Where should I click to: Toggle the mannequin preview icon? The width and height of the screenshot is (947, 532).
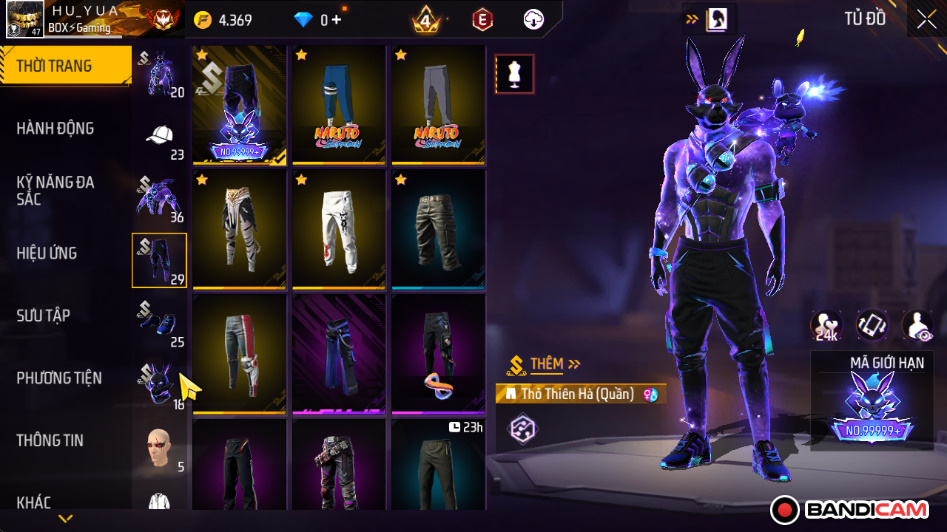[x=515, y=74]
